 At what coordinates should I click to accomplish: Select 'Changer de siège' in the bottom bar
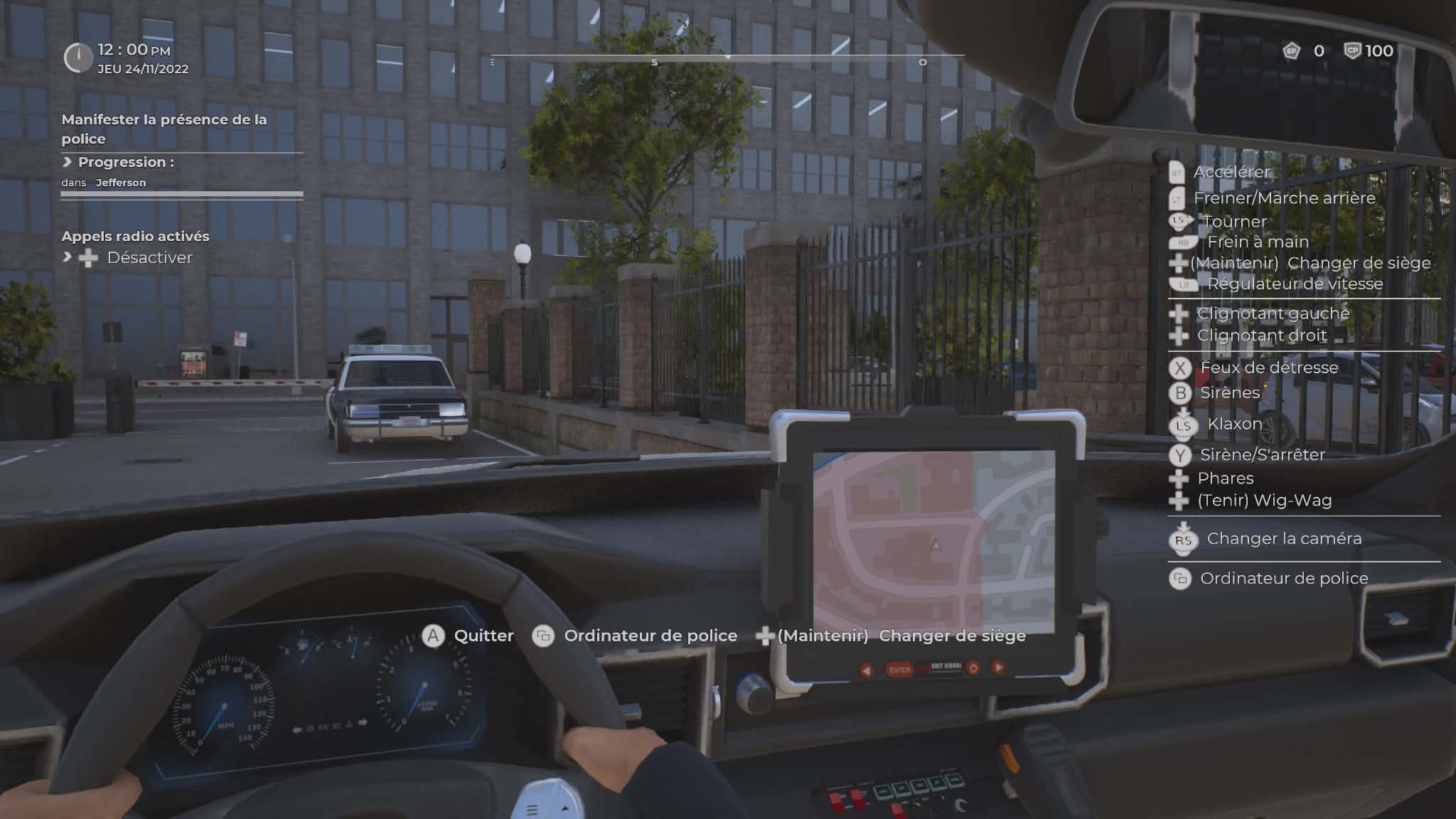(x=951, y=636)
